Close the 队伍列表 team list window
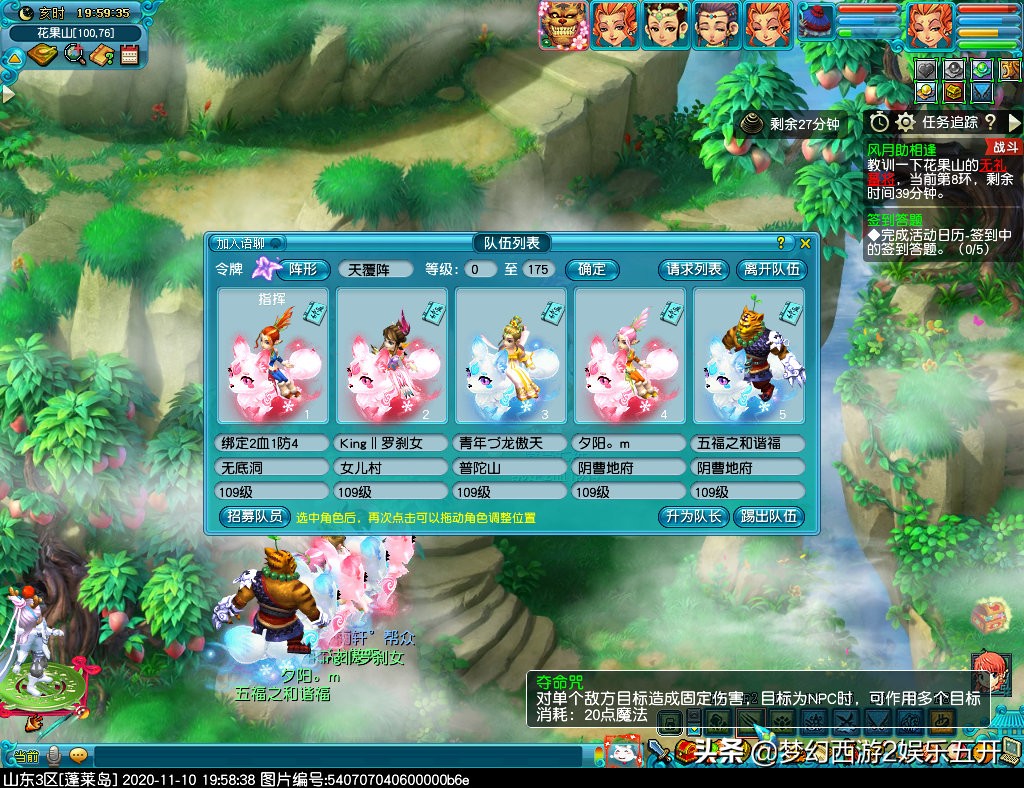 [805, 243]
